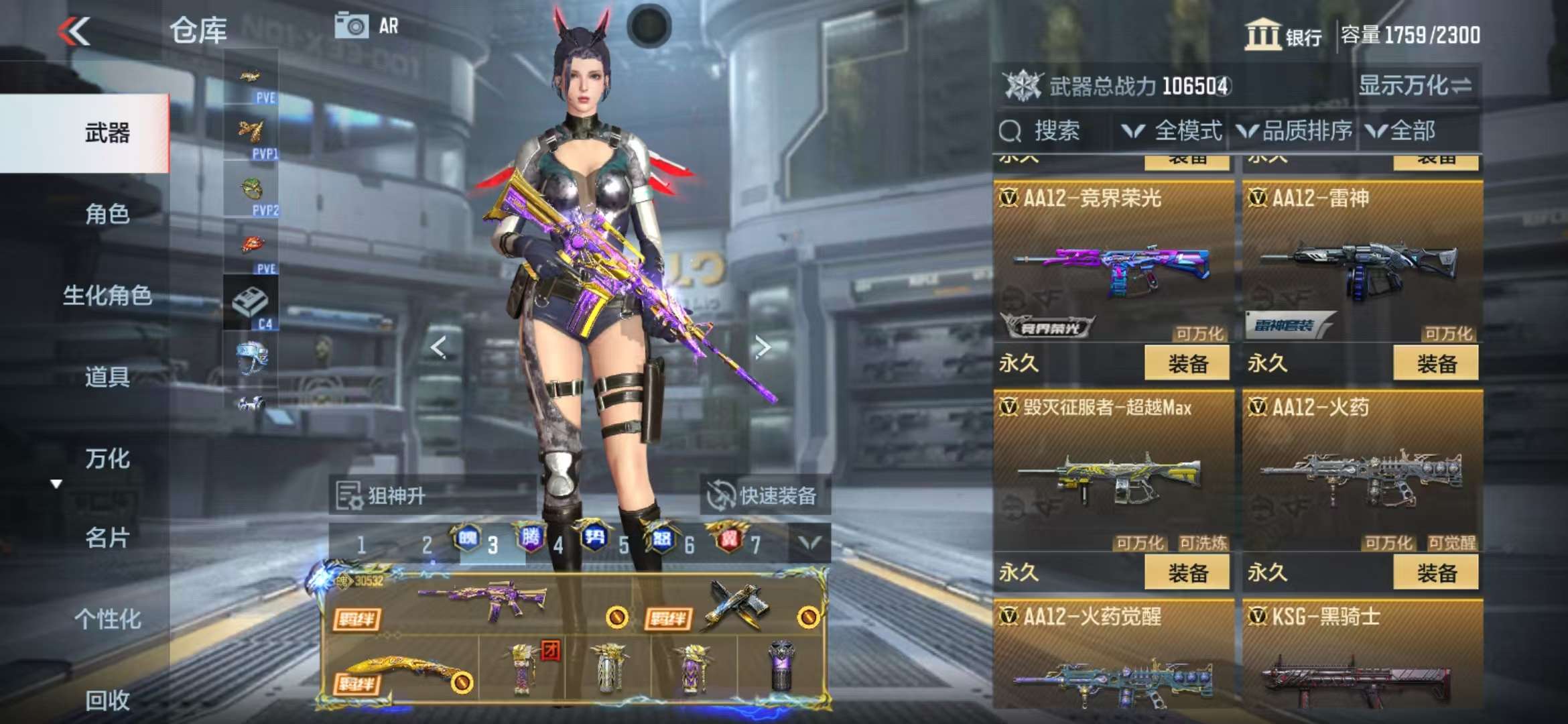Open the 个性化 personalization tab

107,619
